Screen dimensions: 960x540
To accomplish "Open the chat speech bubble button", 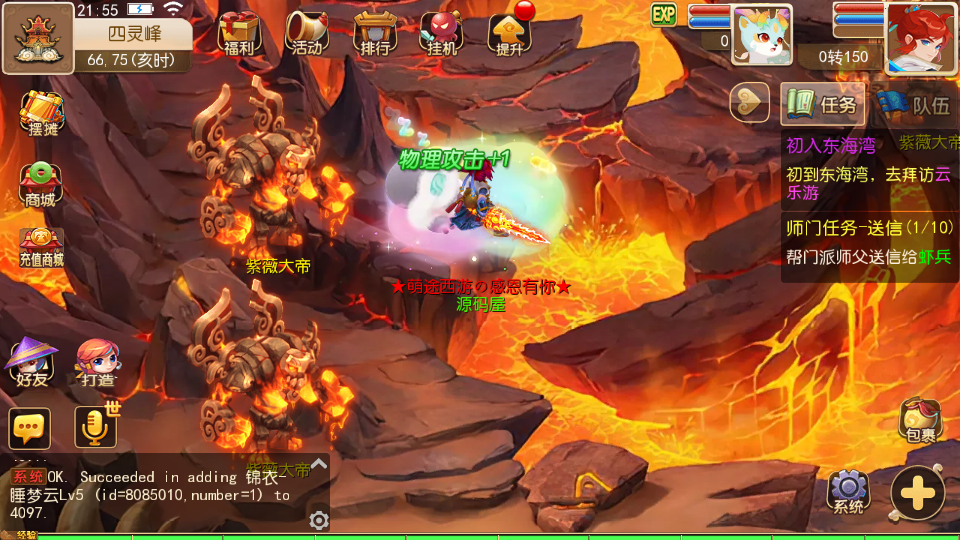I will 30,428.
